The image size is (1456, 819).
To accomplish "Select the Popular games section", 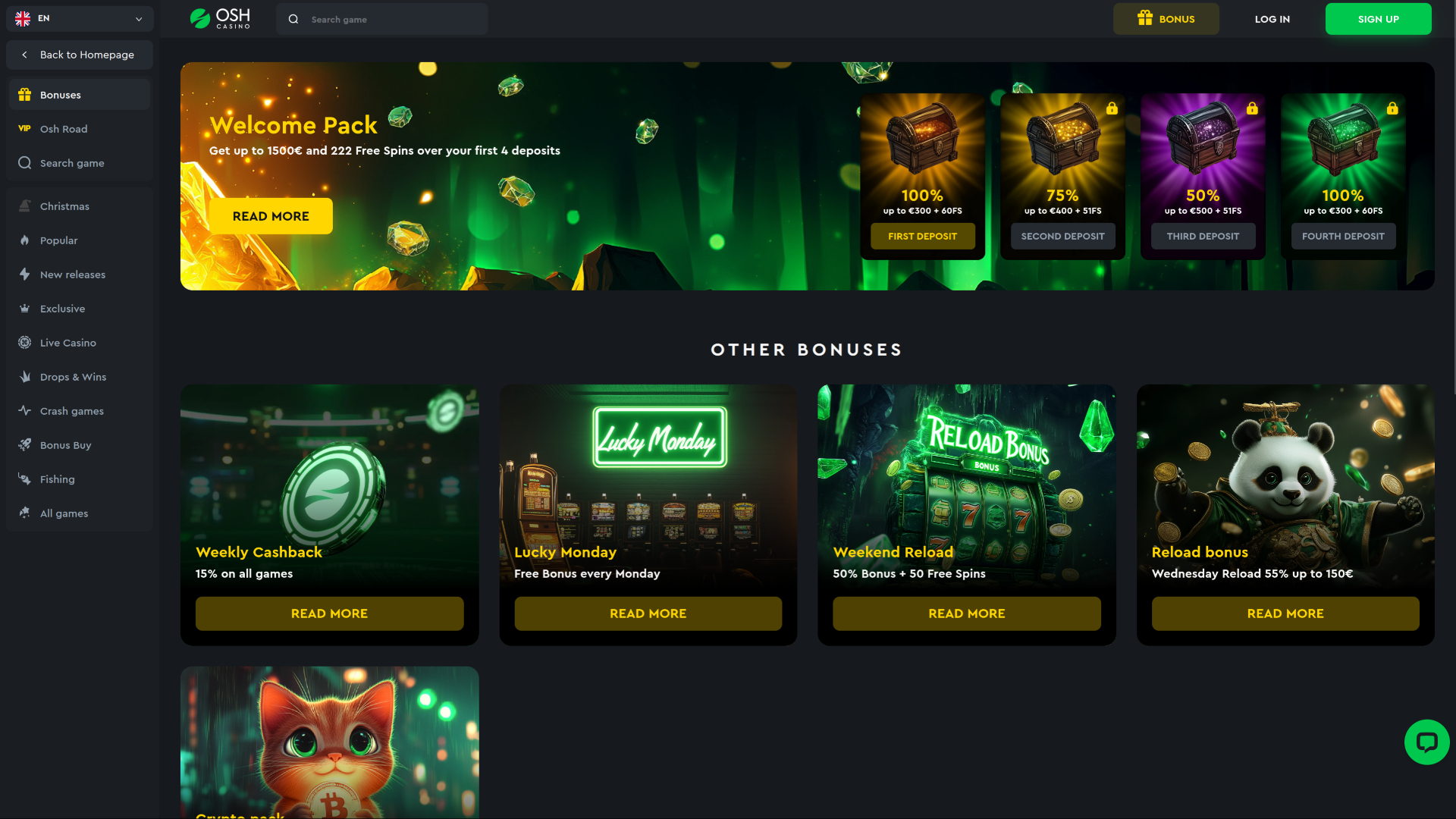I will (x=58, y=240).
